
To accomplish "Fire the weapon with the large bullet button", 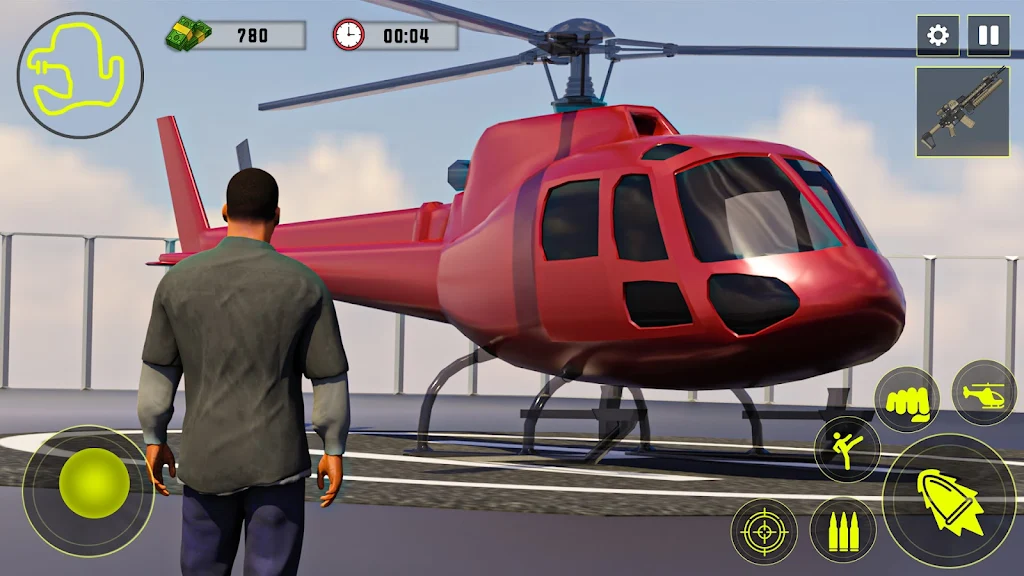I will click(949, 500).
